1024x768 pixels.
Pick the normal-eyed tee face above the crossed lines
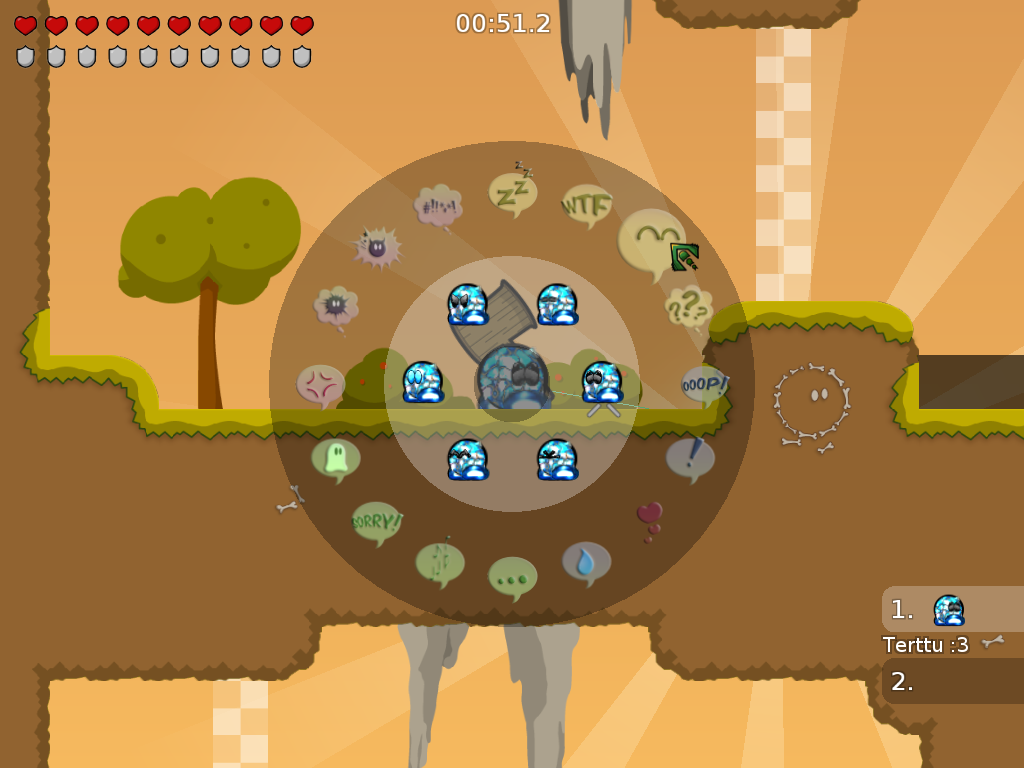(602, 382)
